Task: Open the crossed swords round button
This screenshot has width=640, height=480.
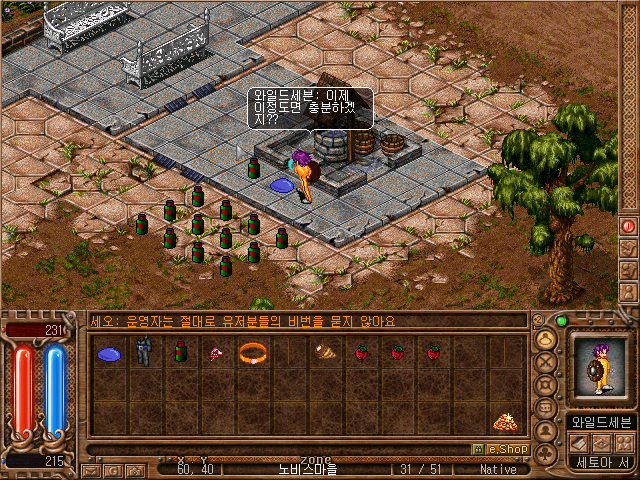Action: tap(547, 362)
